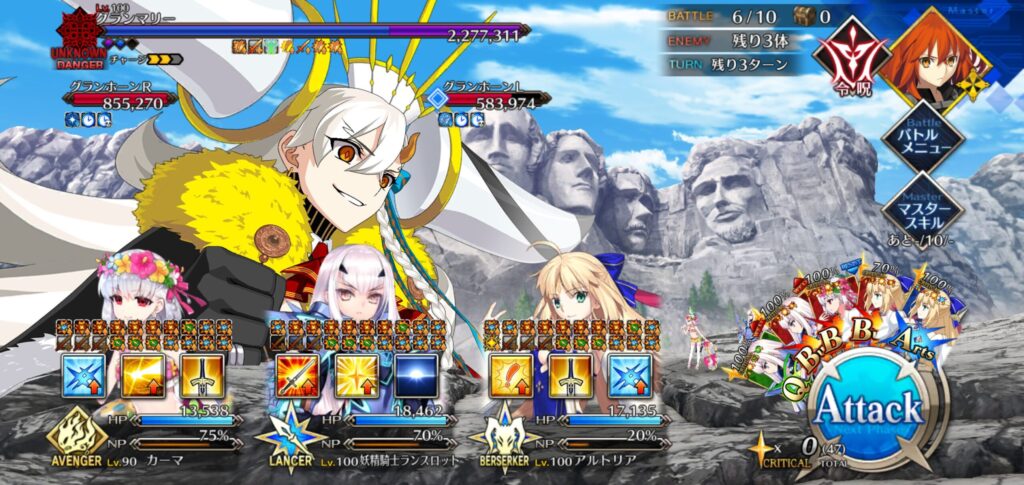The height and width of the screenshot is (485, 1024).
Task: Use Lancelot's golden starburst skill
Action: (x=356, y=373)
